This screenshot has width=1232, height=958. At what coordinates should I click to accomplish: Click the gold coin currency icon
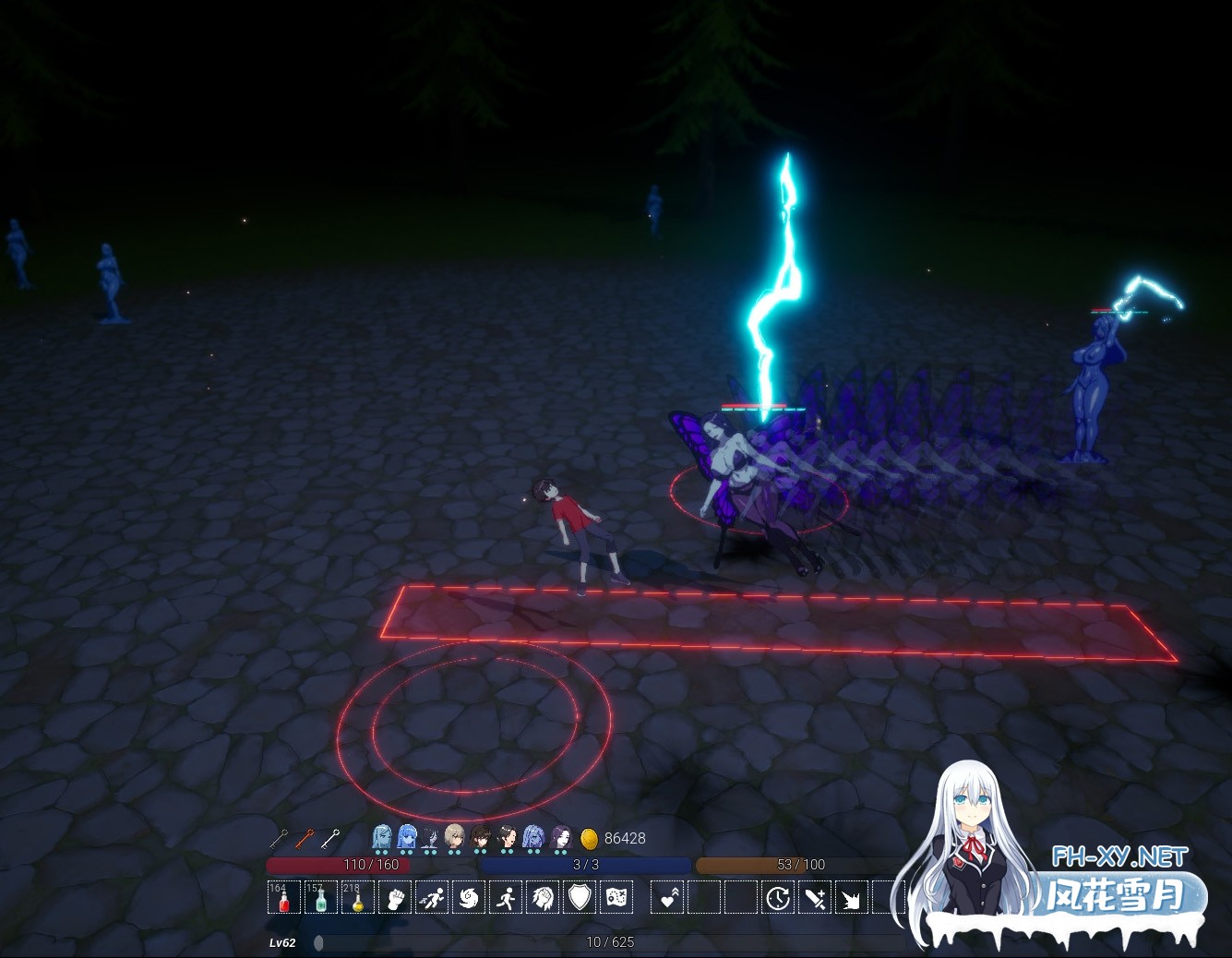click(589, 838)
